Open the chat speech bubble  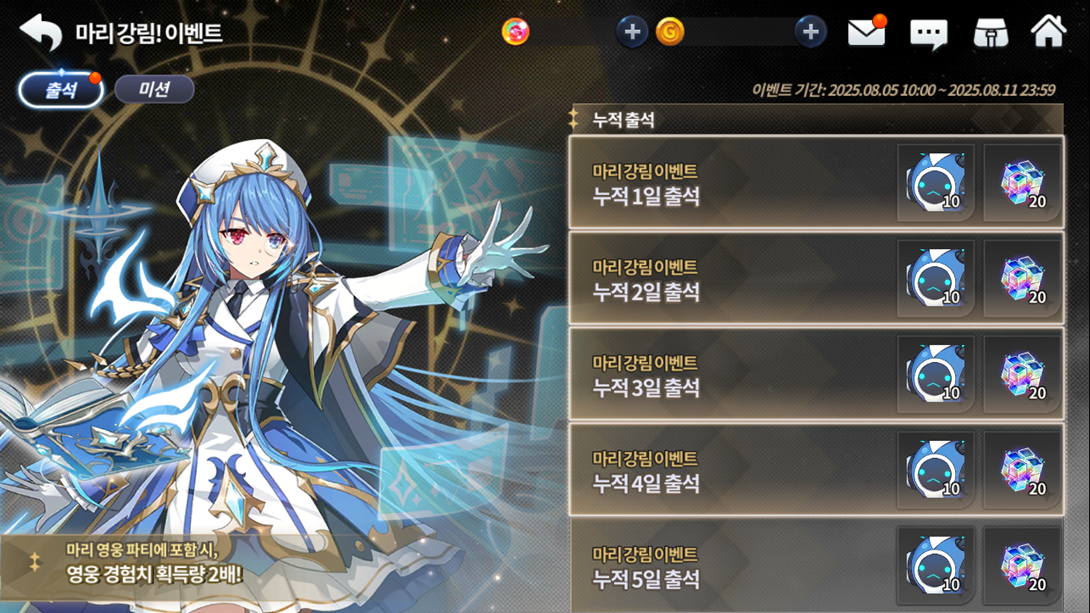pos(928,34)
